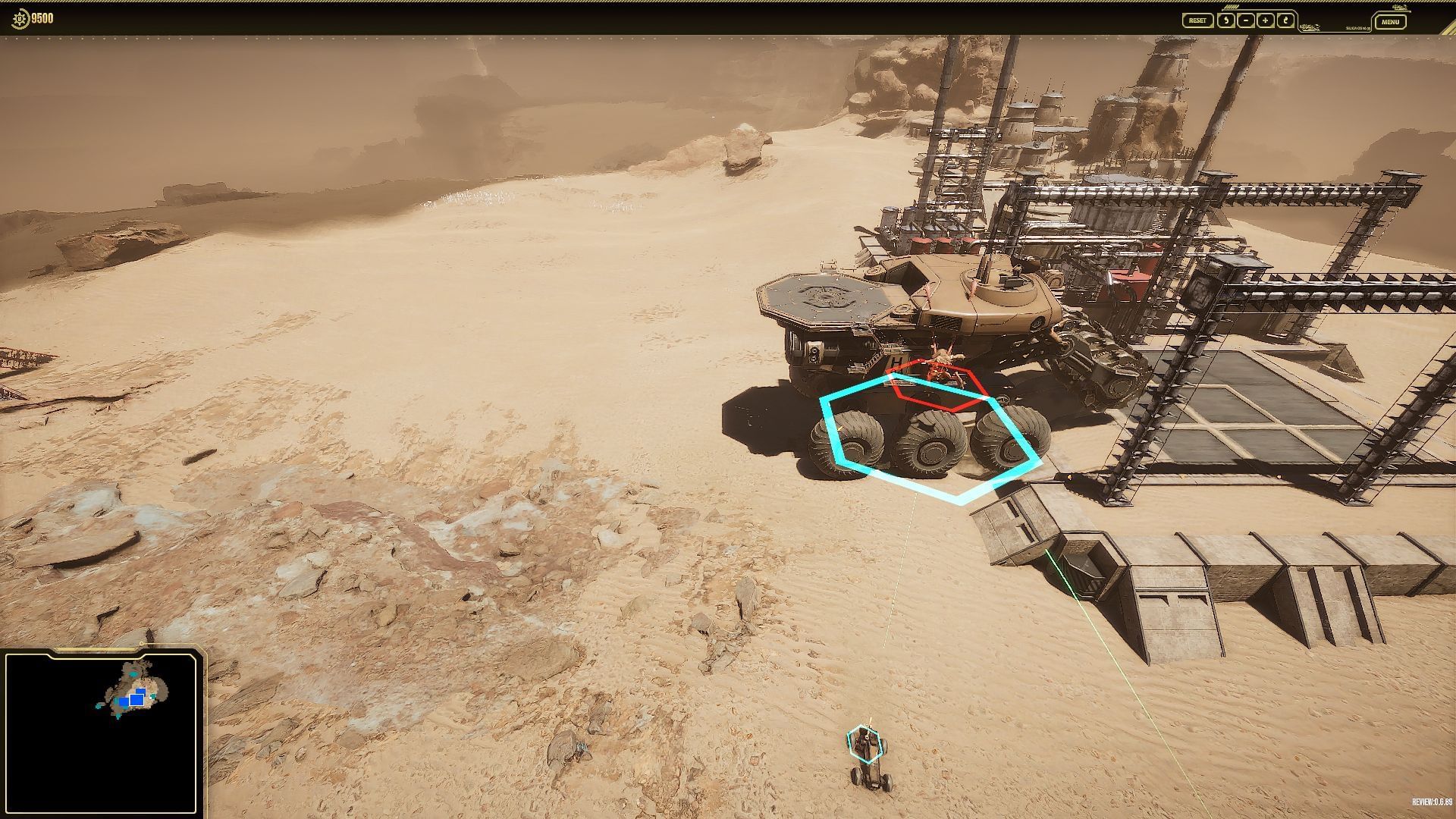Click the undo rotation icon next to RESET
This screenshot has width=1456, height=819.
click(1226, 20)
